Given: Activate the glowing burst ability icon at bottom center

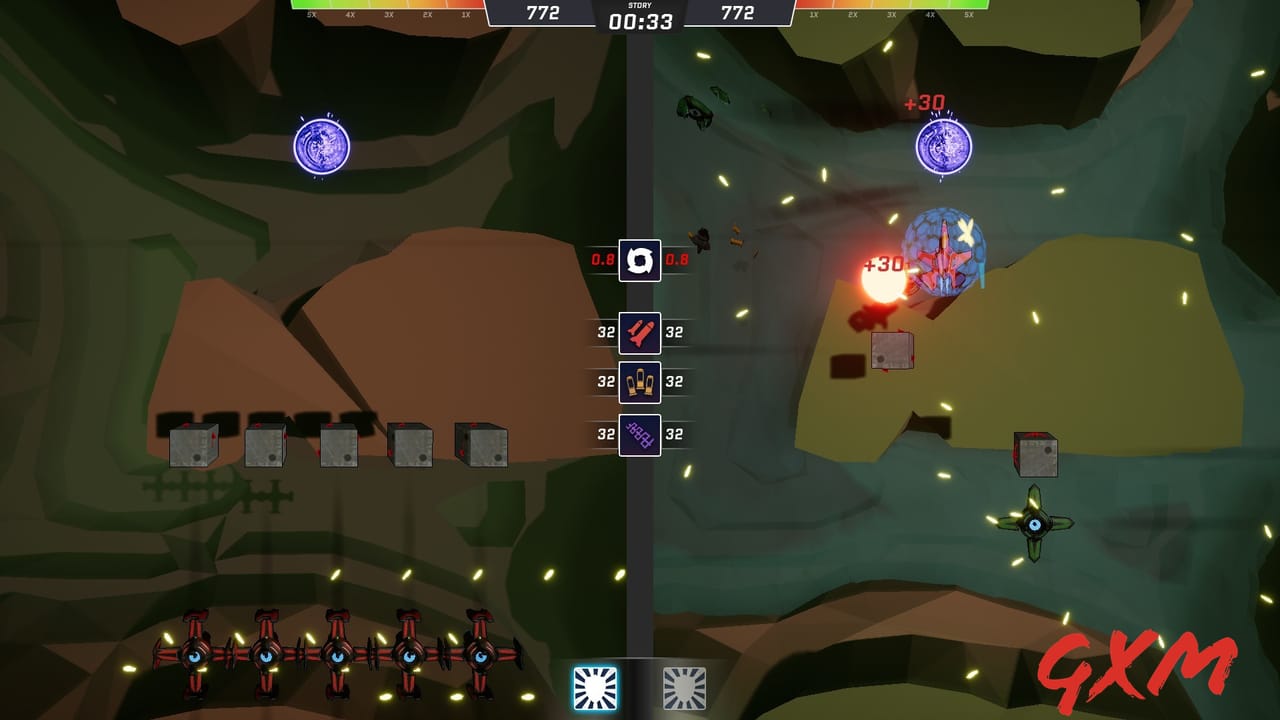Looking at the screenshot, I should click(x=597, y=686).
